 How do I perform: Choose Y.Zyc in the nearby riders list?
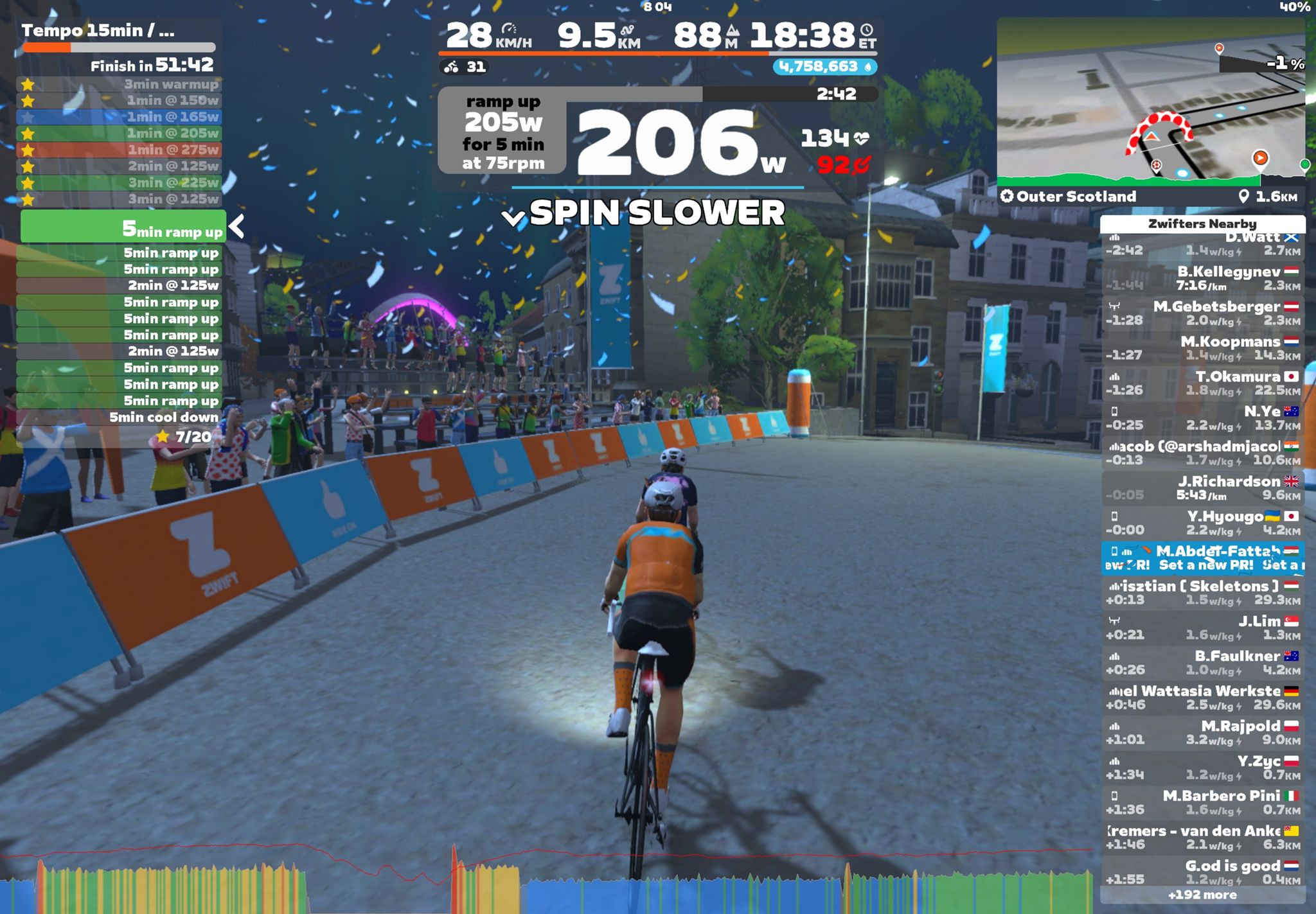(1202, 768)
